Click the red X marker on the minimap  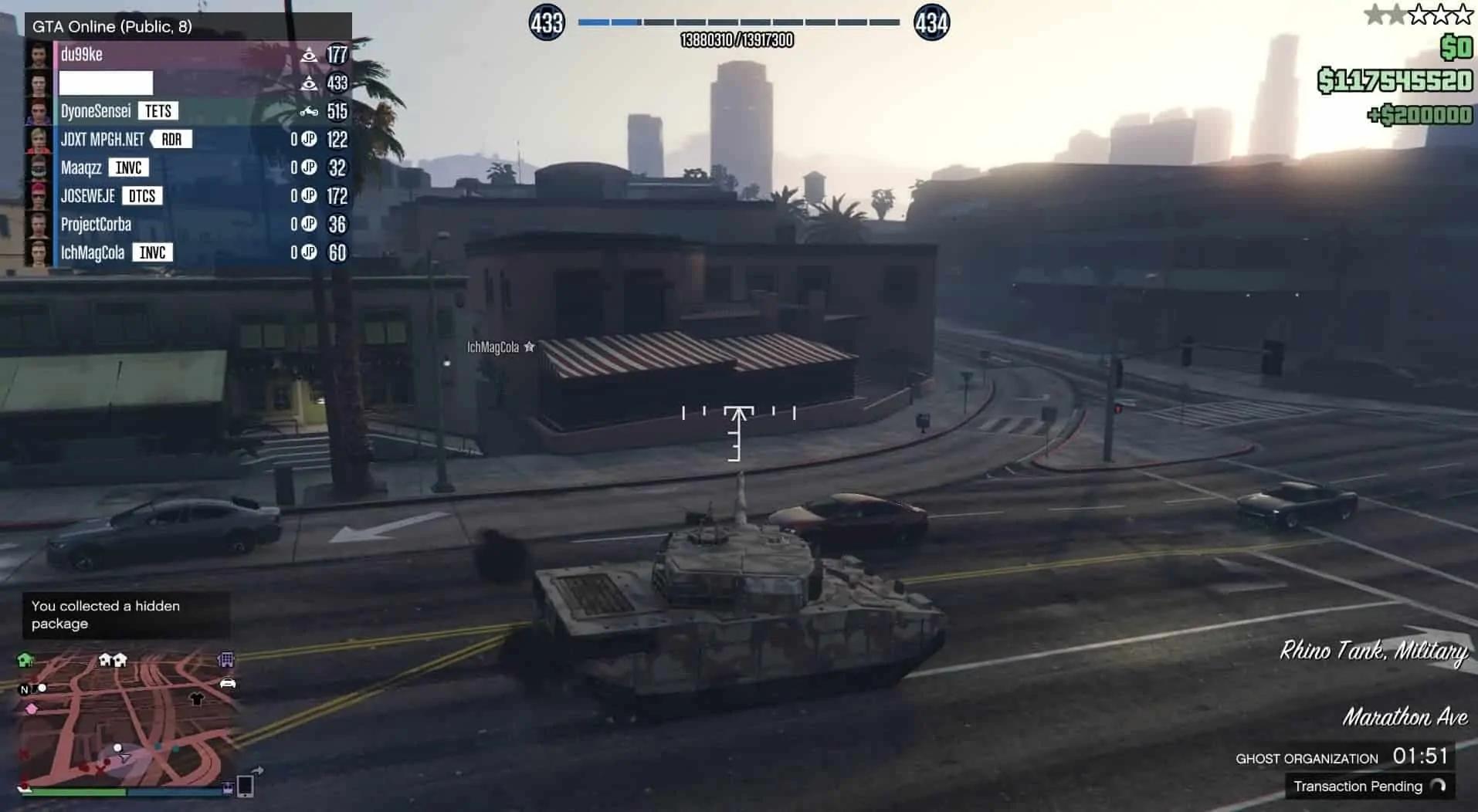(x=100, y=769)
